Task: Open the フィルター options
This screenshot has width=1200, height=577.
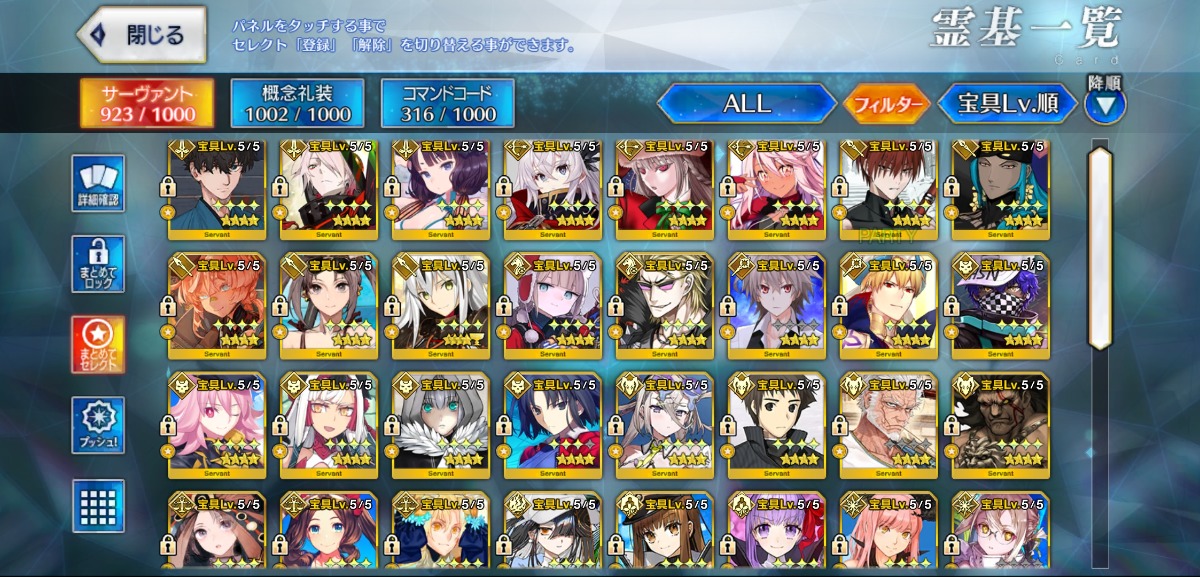Action: (x=885, y=103)
